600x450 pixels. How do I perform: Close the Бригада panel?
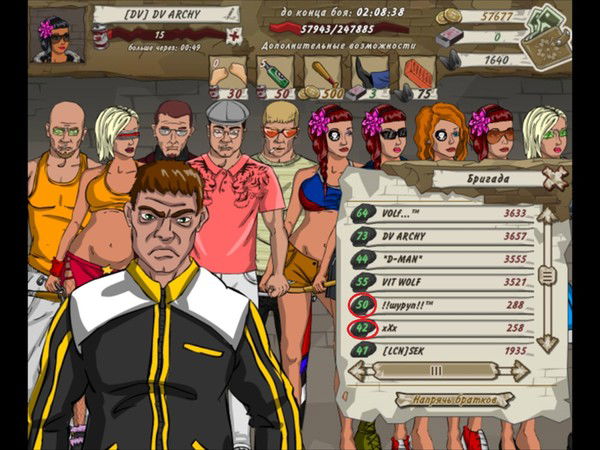pos(553,178)
